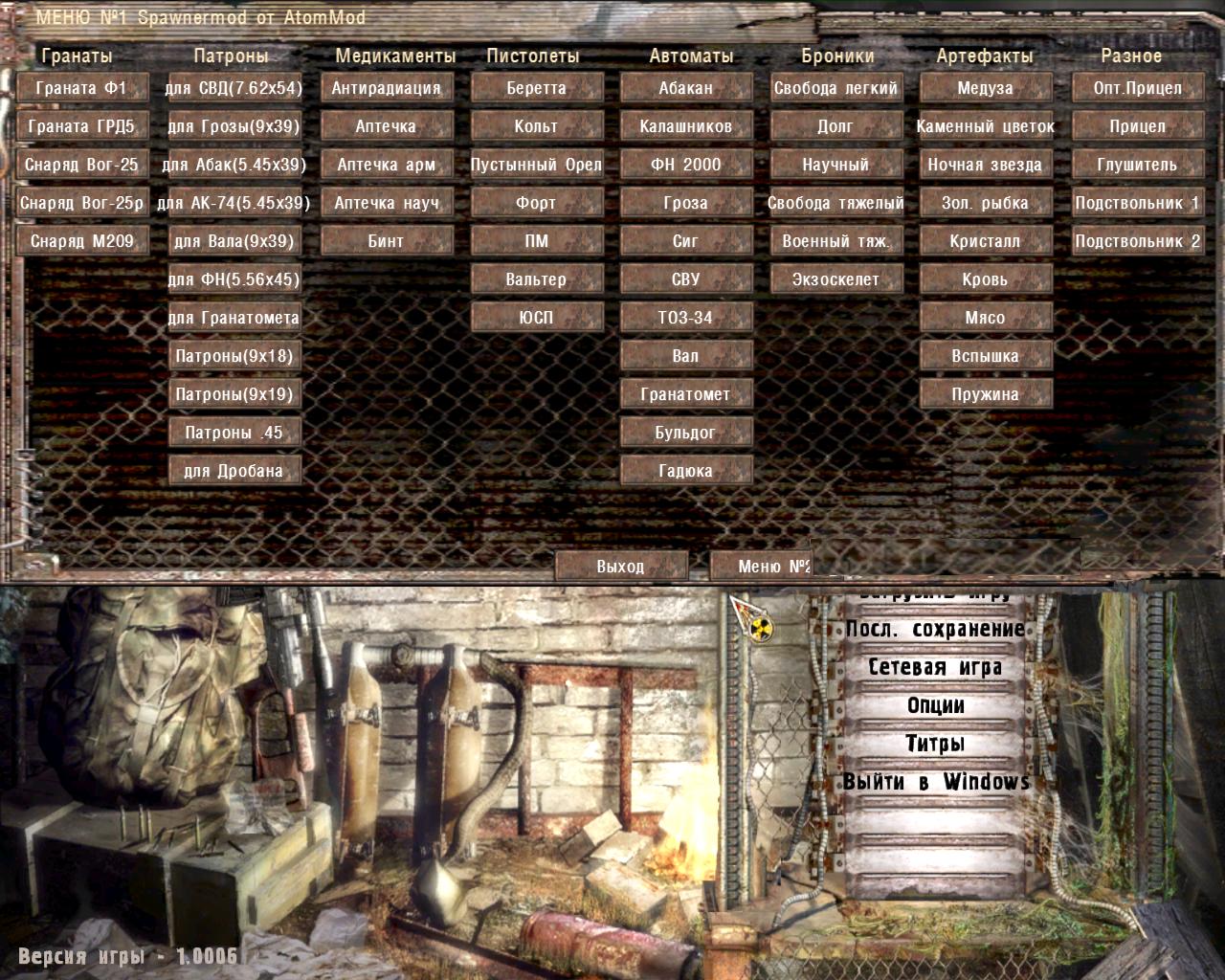The width and height of the screenshot is (1225, 980).
Task: Click Выйти в Windows
Action: (x=934, y=781)
